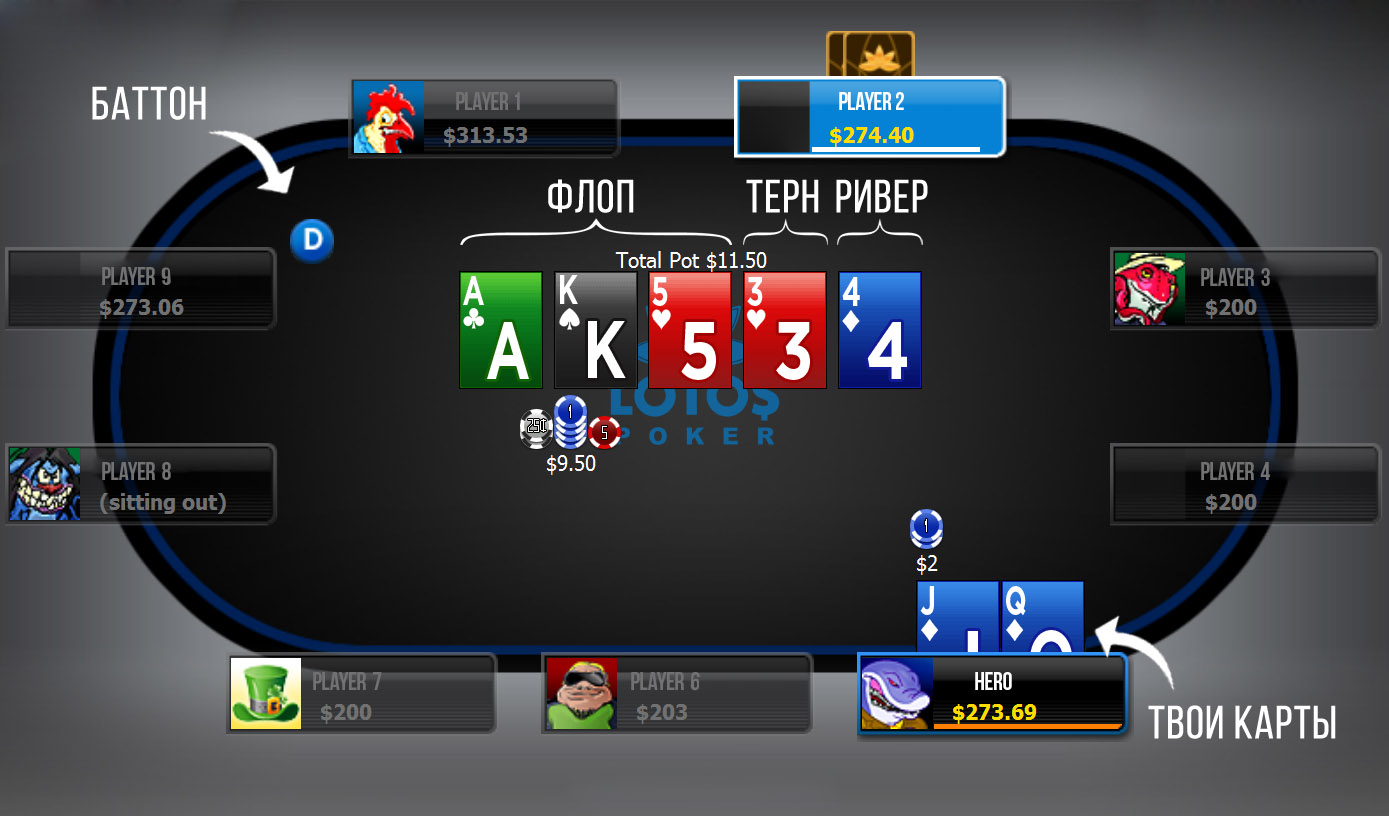The width and height of the screenshot is (1389, 816).
Task: Open the Hero player panel
Action: 993,696
